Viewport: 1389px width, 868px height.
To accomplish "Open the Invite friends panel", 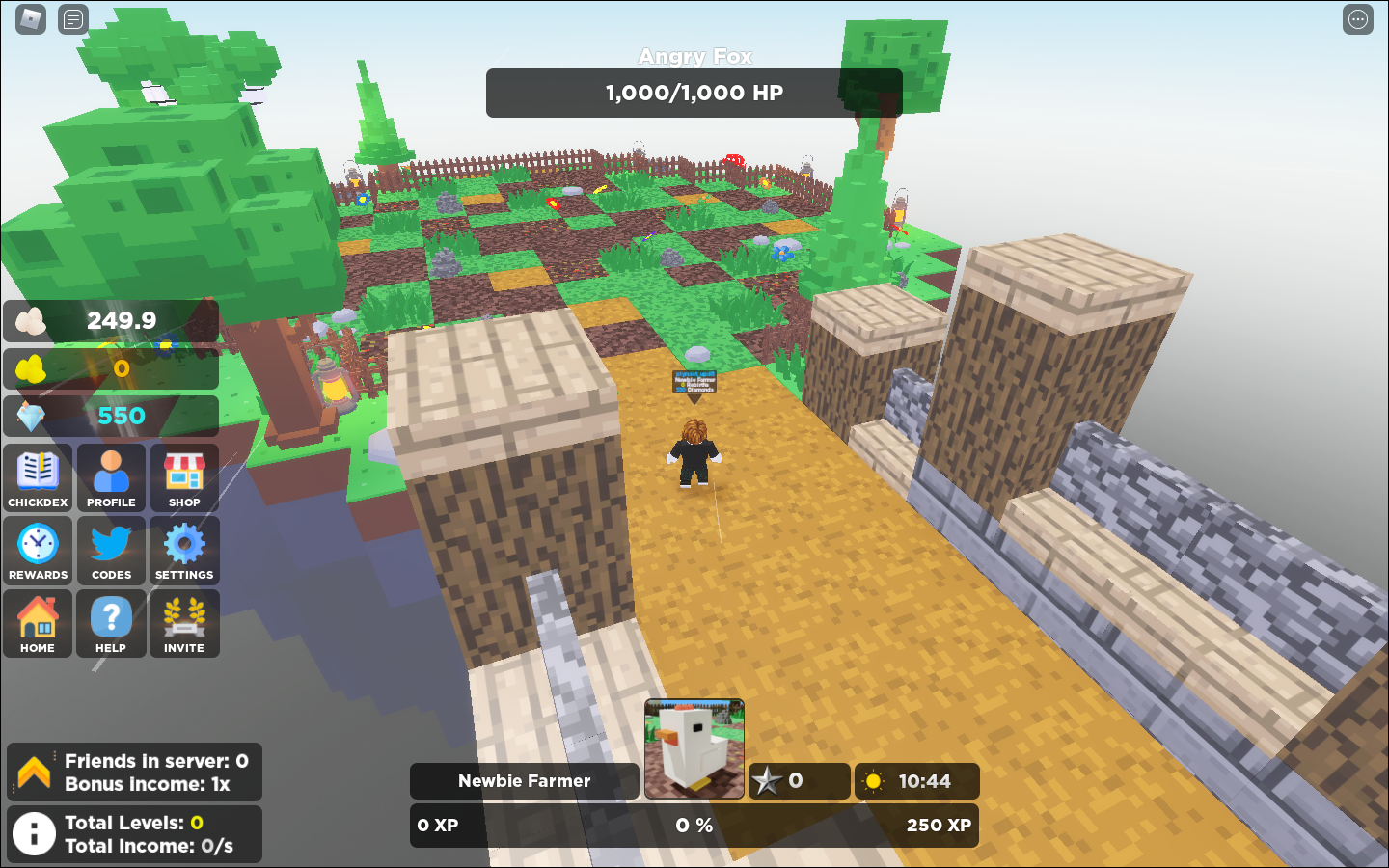I will click(x=184, y=624).
